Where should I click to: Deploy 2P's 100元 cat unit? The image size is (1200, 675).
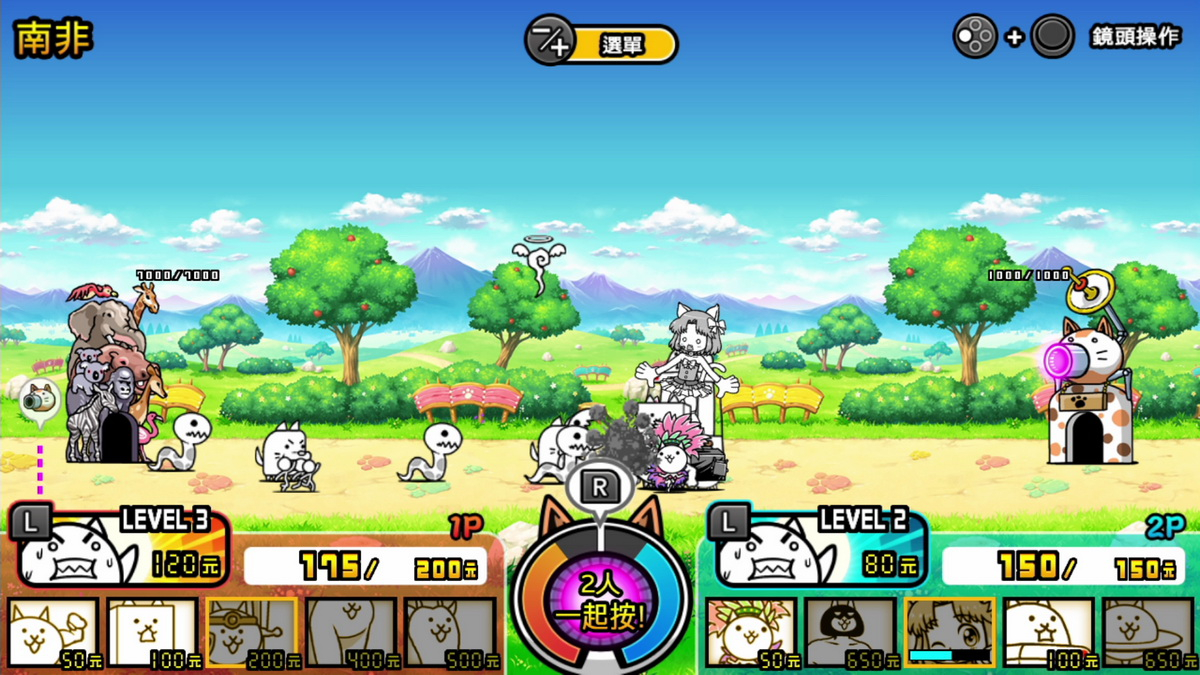[x=1049, y=632]
